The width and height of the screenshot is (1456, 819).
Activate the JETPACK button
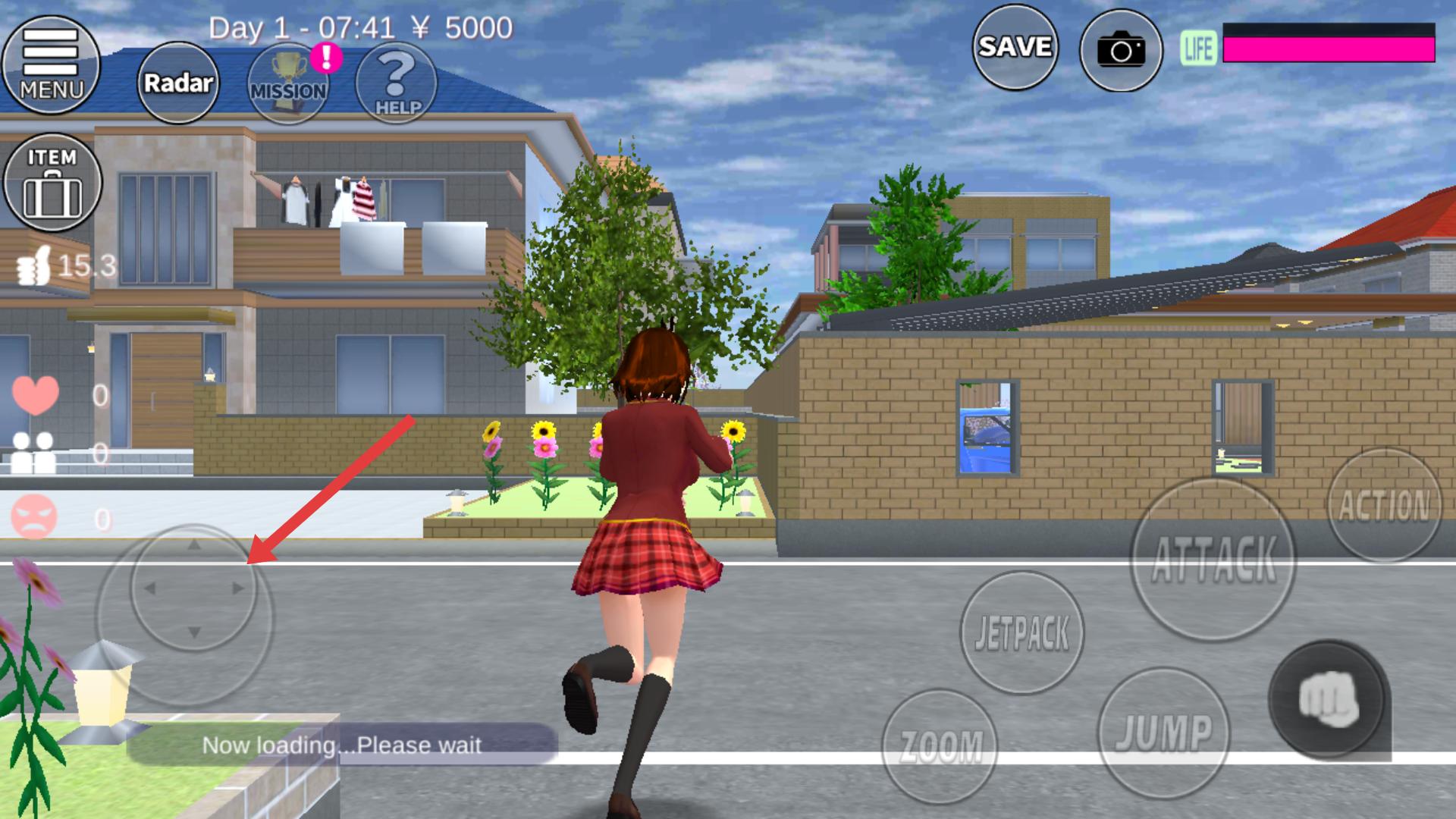(1022, 632)
